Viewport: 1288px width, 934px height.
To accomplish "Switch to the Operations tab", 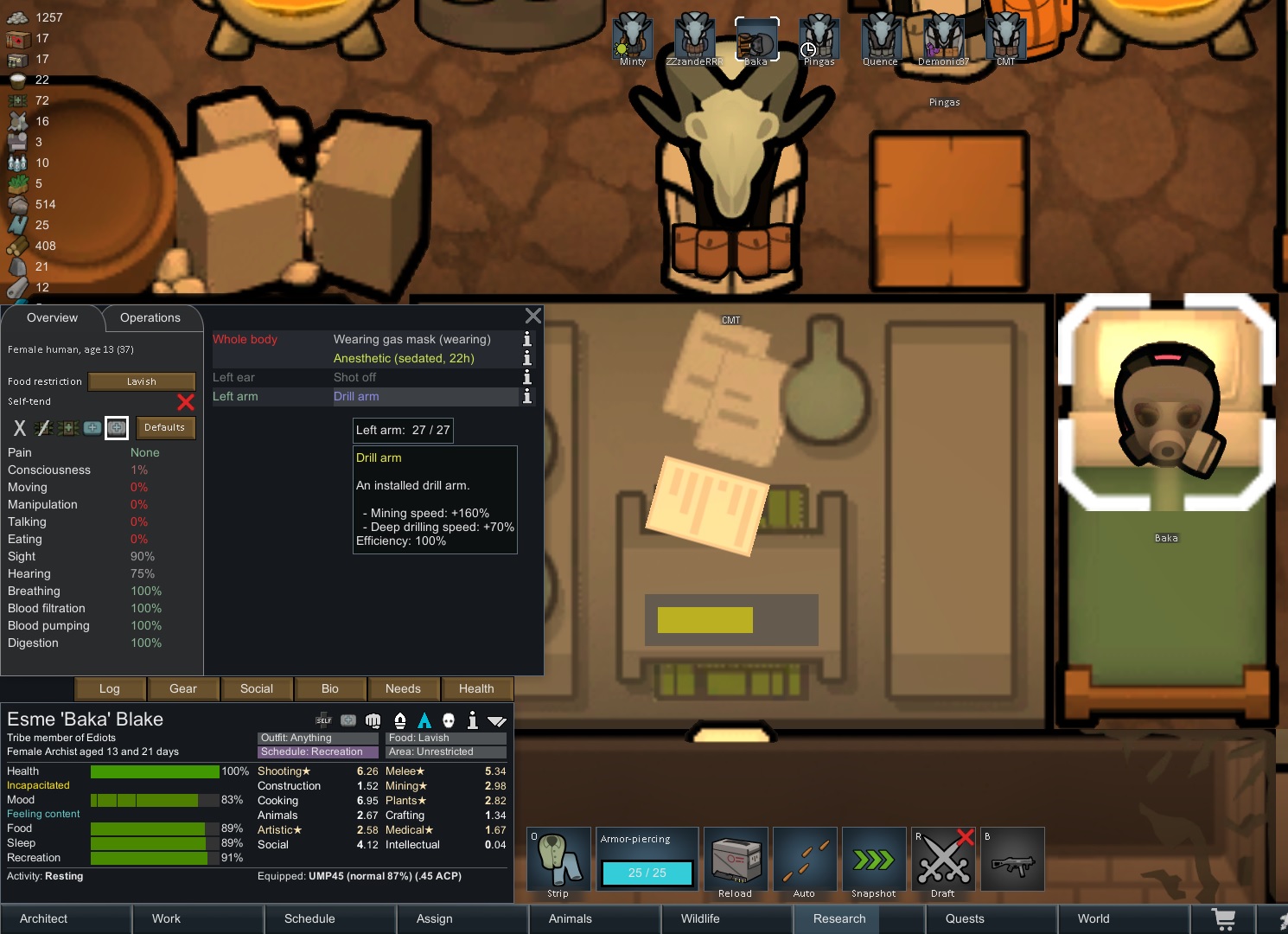I will [150, 317].
